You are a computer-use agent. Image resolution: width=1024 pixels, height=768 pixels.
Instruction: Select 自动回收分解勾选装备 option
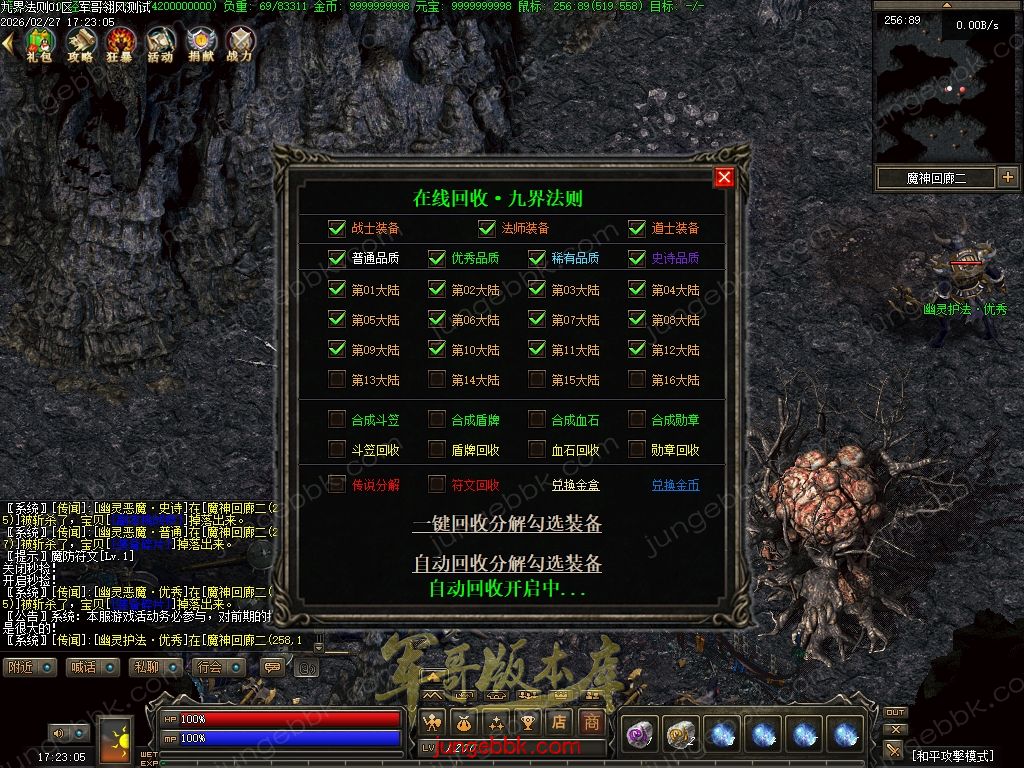click(507, 564)
